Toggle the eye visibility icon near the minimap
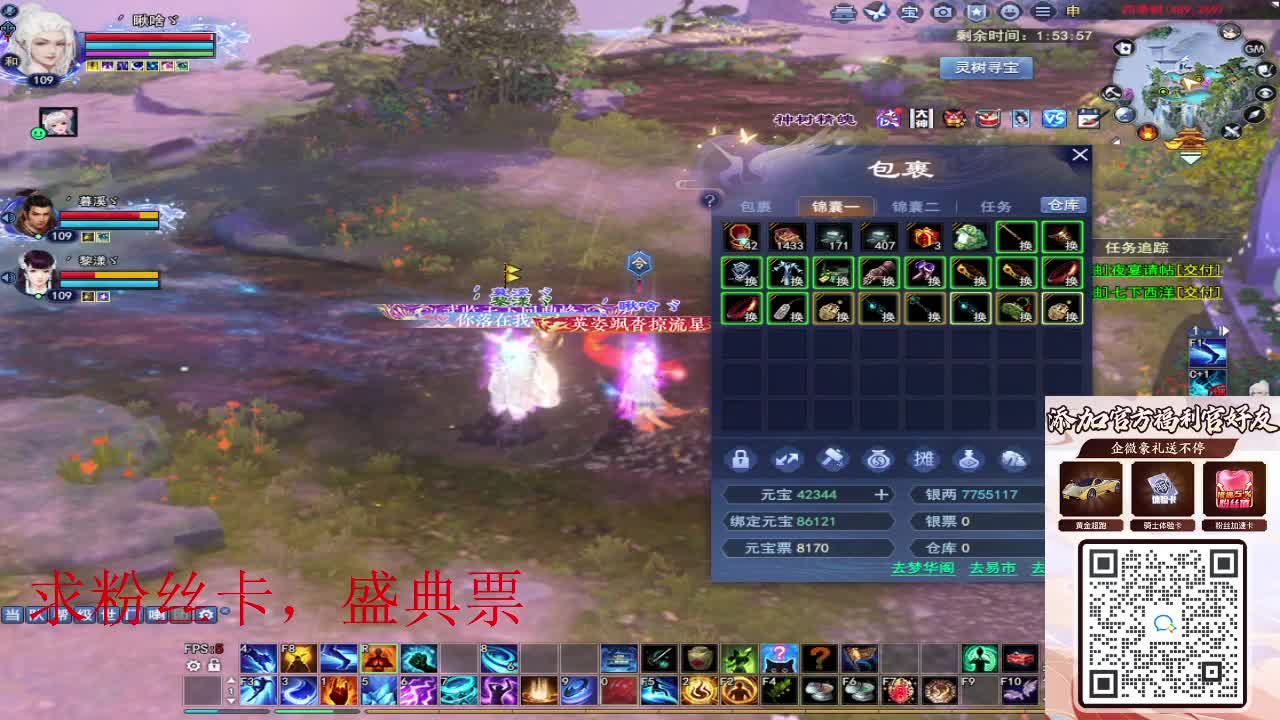Image resolution: width=1280 pixels, height=720 pixels. (1266, 93)
